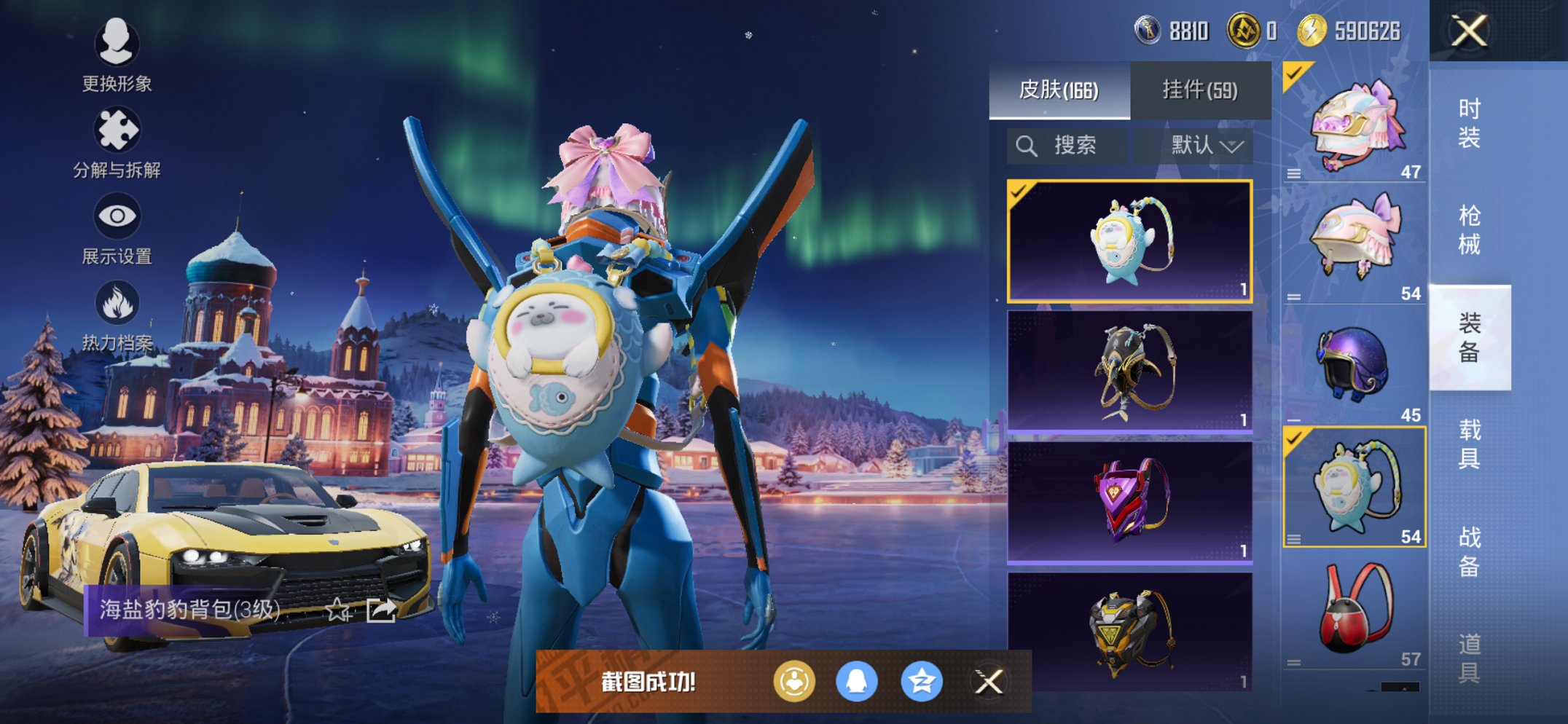The width and height of the screenshot is (1568, 724).
Task: Dismiss the 截图成功 screenshot notification
Action: [989, 682]
